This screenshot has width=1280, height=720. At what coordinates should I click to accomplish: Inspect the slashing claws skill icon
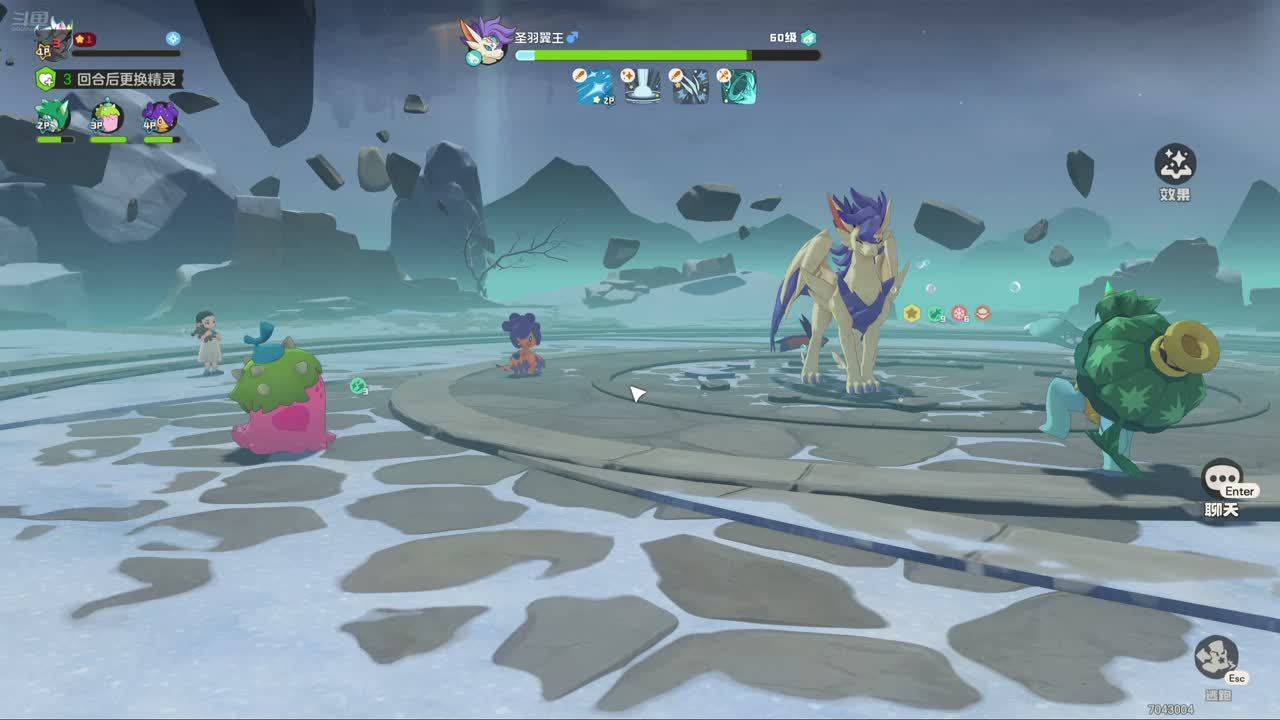(x=690, y=87)
